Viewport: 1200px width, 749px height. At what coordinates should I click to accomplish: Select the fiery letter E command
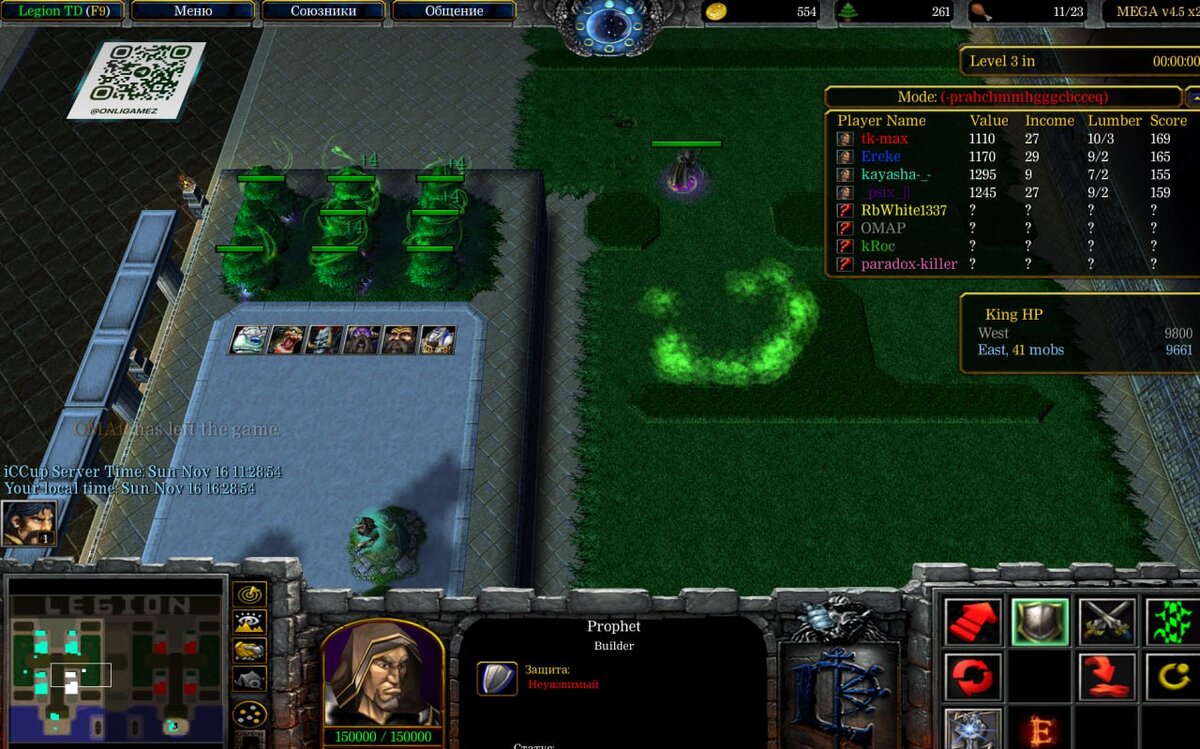1040,730
